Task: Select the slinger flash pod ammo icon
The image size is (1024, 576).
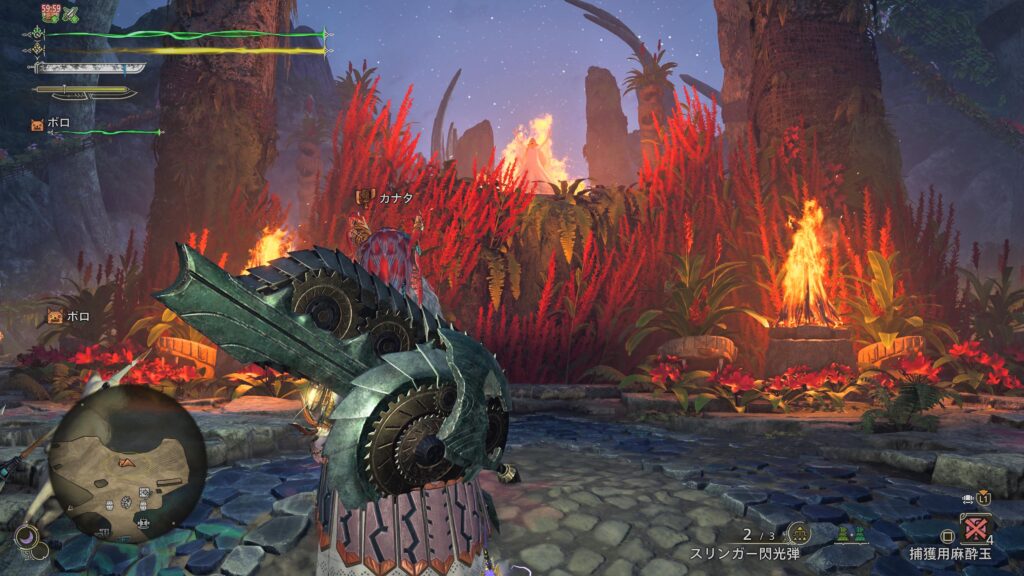Action: point(798,533)
